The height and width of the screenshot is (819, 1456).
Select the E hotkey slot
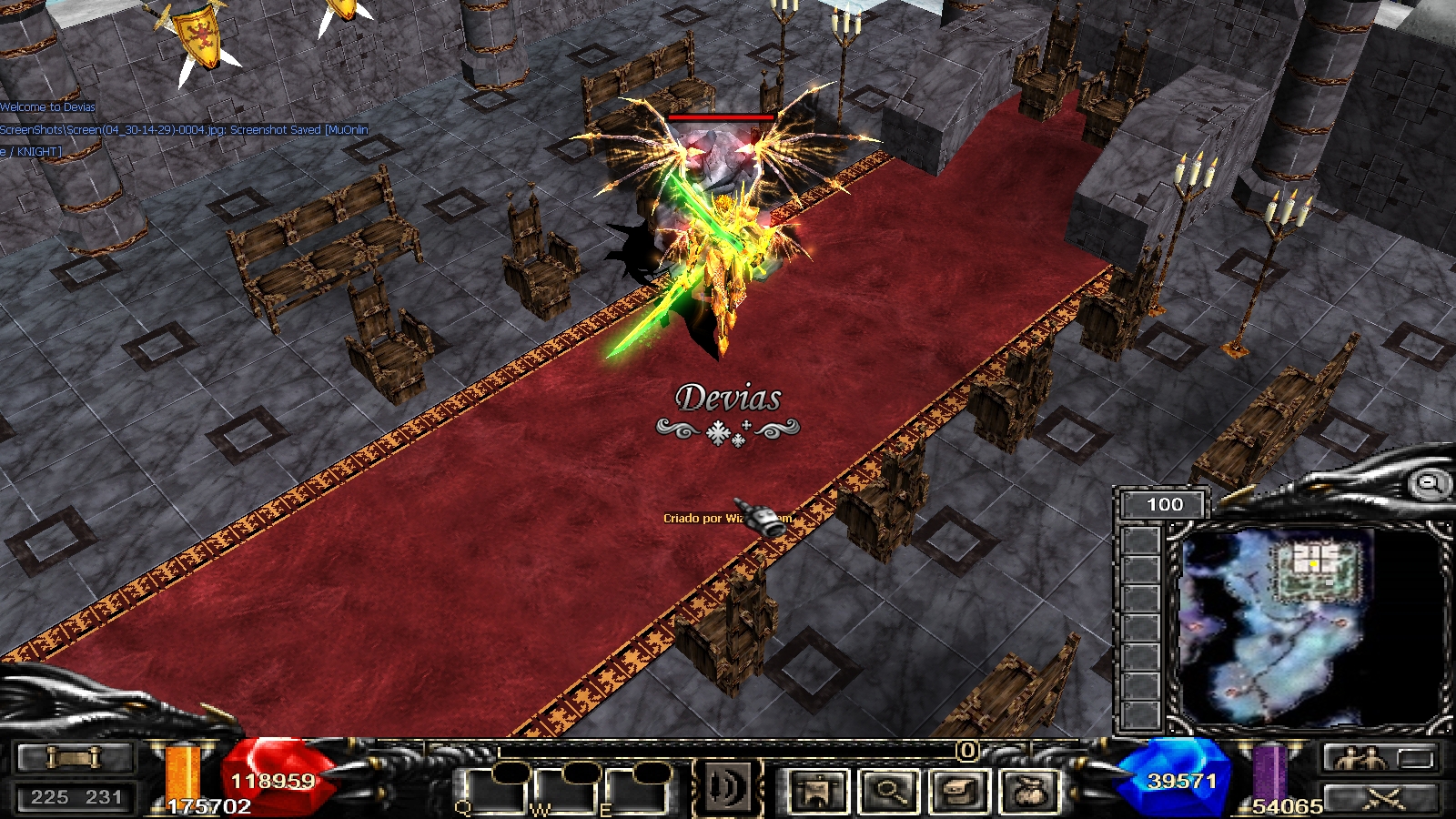[637, 790]
